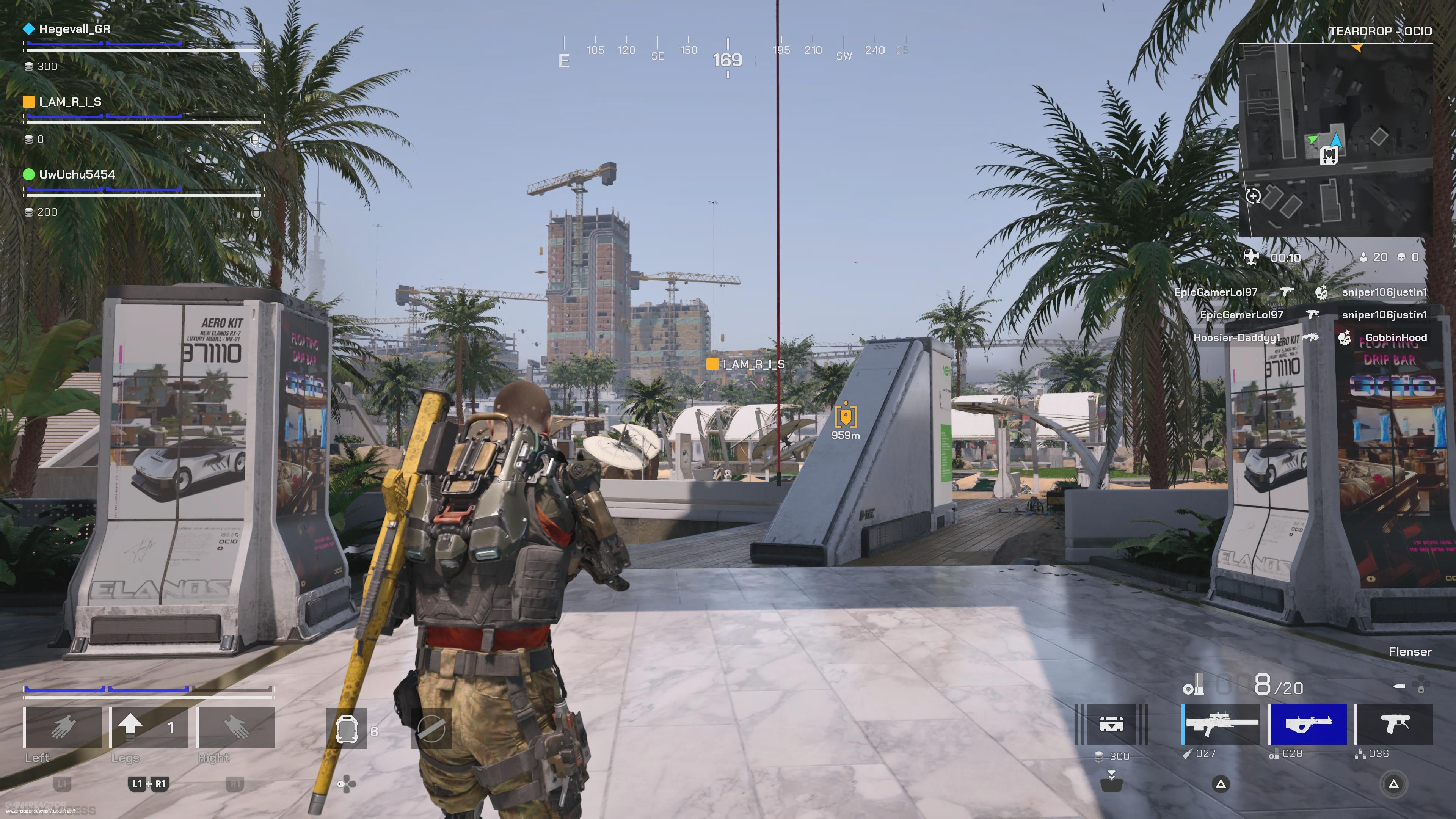
Task: Select squad member UwUchu5454
Action: 76,175
